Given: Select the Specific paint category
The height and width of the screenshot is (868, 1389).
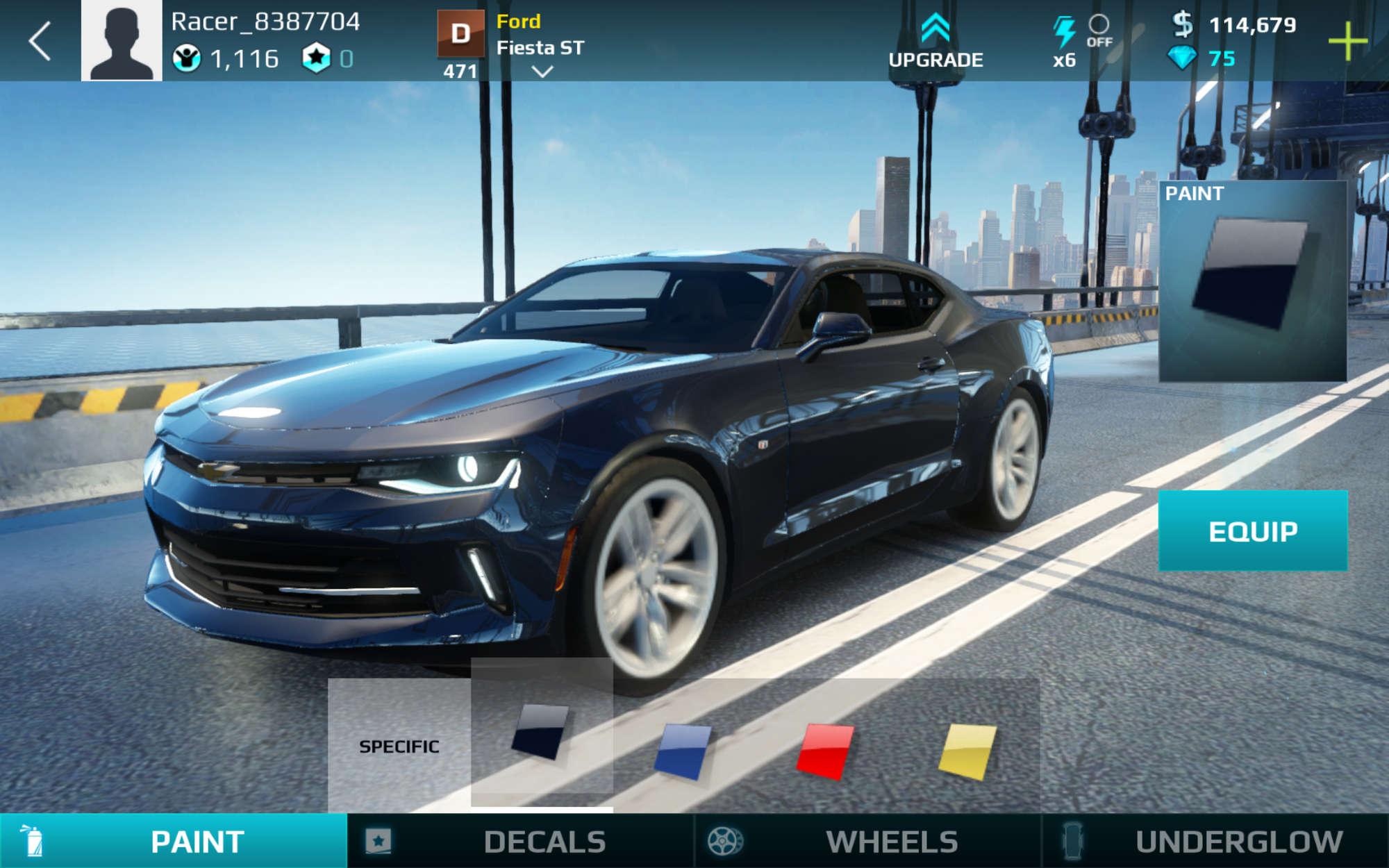Looking at the screenshot, I should [x=399, y=746].
